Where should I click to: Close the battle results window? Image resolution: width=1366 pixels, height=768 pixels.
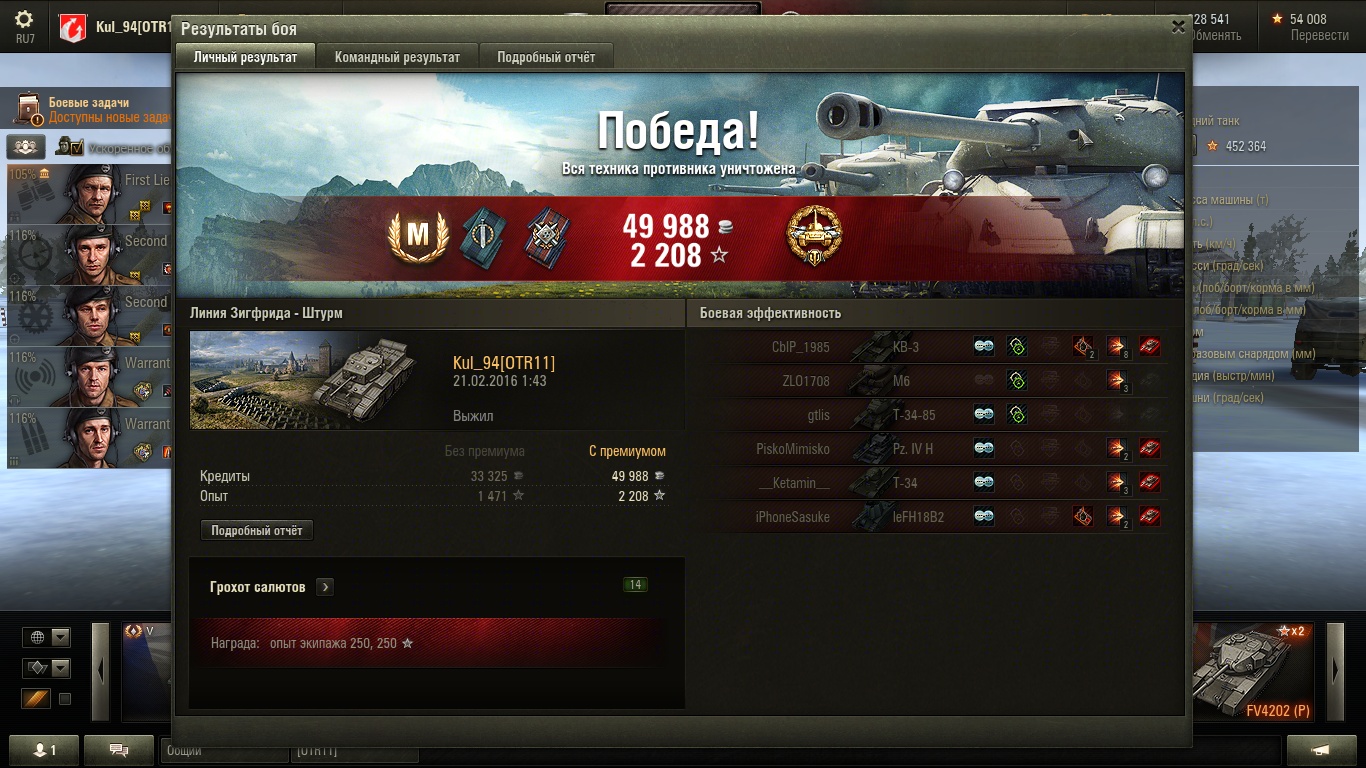1178,28
